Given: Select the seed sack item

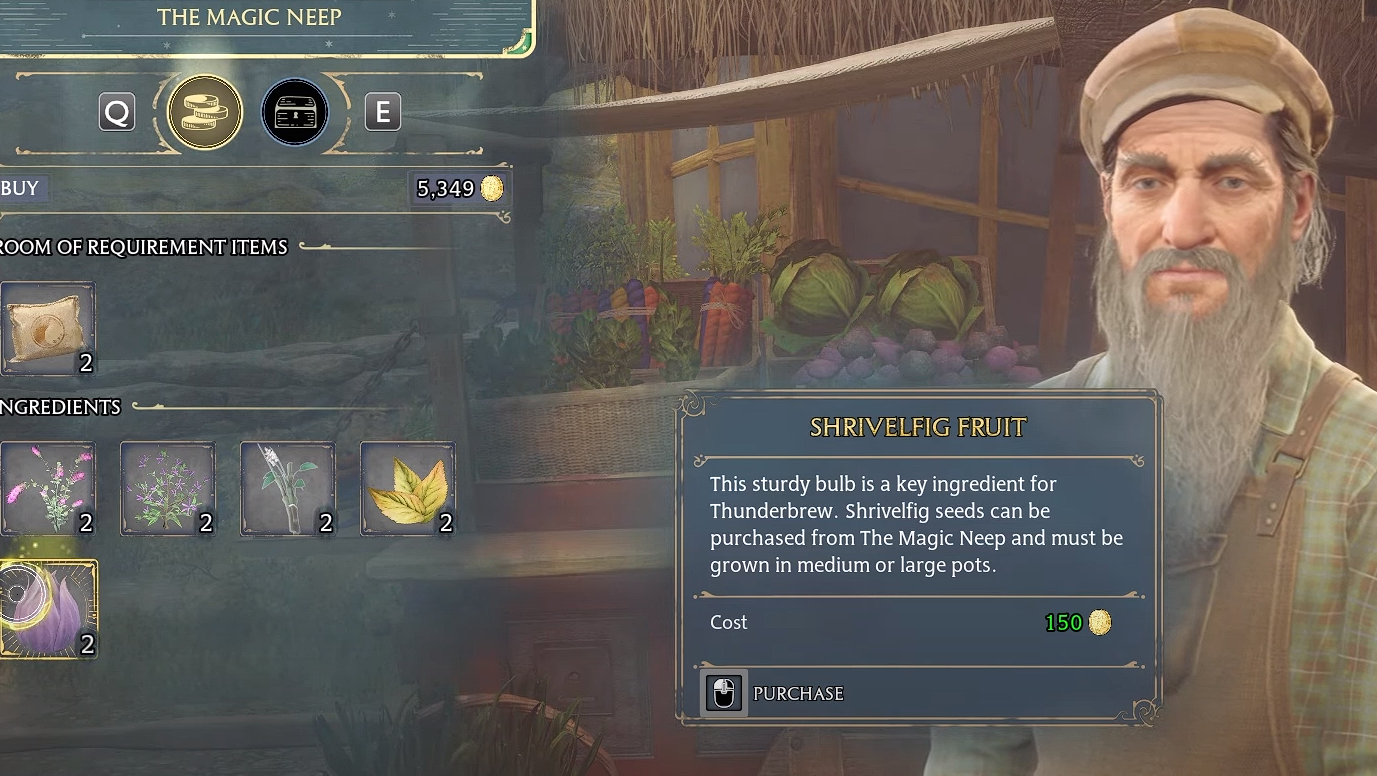Looking at the screenshot, I should click(x=47, y=329).
